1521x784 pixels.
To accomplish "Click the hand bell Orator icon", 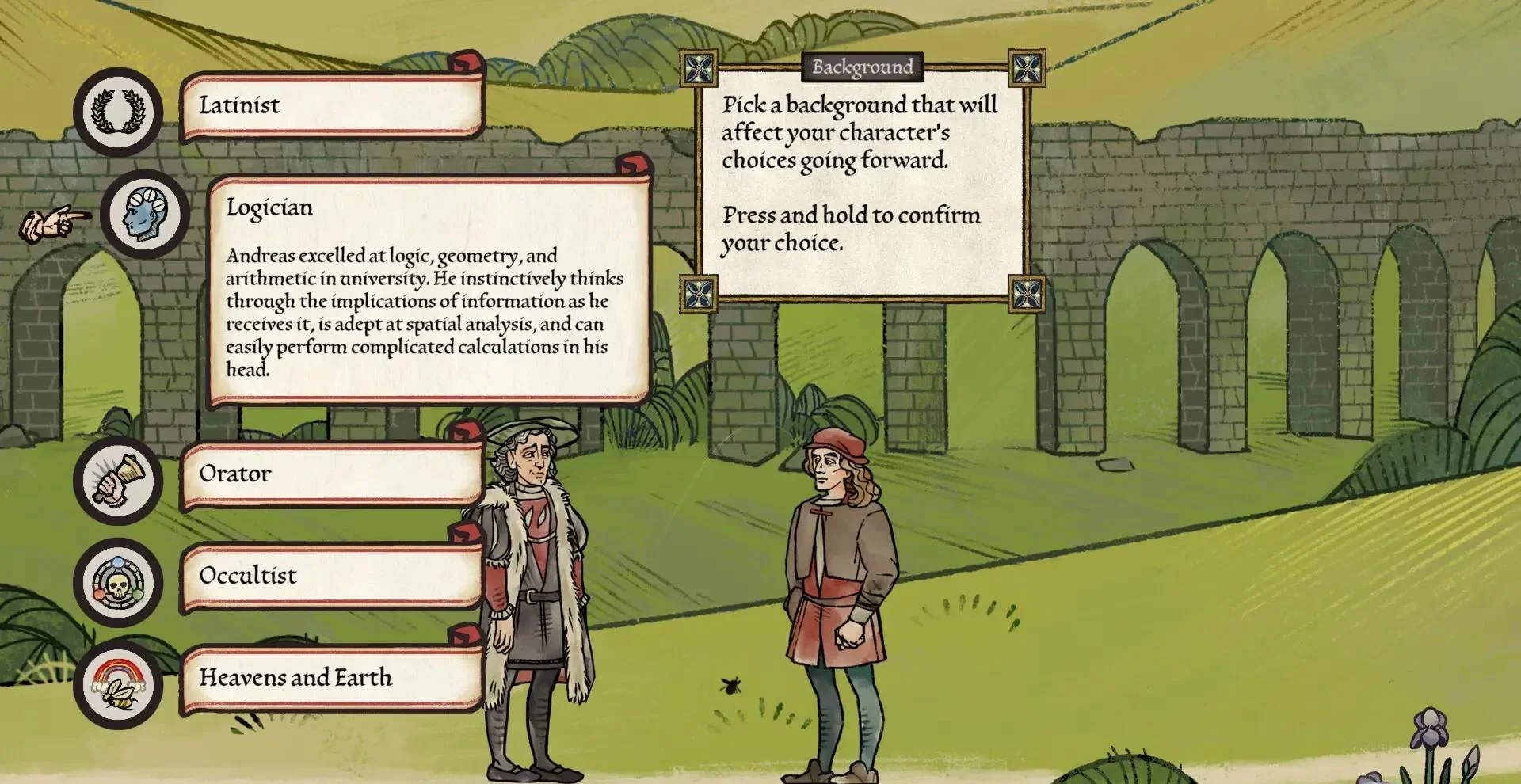I will pos(118,480).
